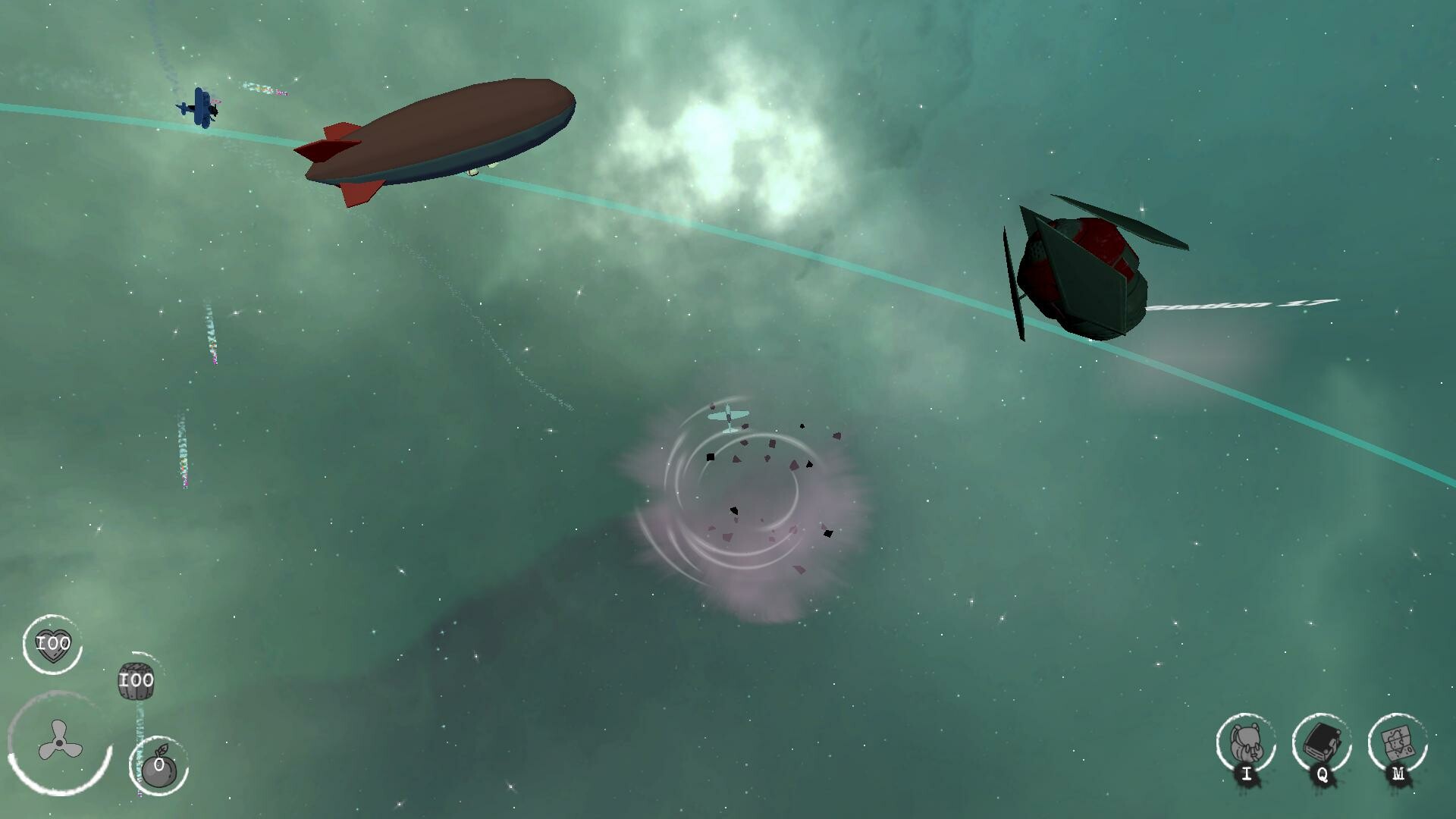Image resolution: width=1456 pixels, height=819 pixels.
Task: Click the ink-blot 'I' keybind badge
Action: (x=1246, y=774)
